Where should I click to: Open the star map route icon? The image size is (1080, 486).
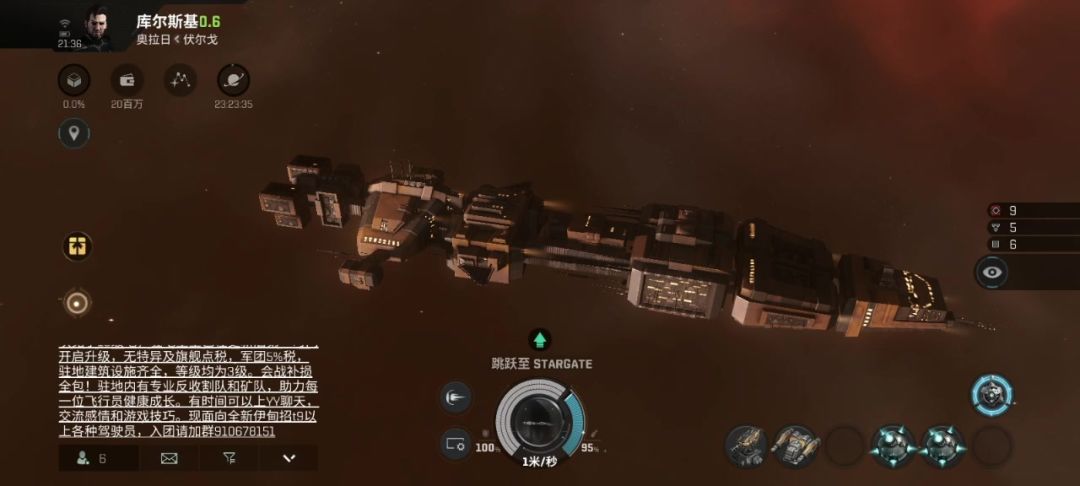(x=180, y=81)
